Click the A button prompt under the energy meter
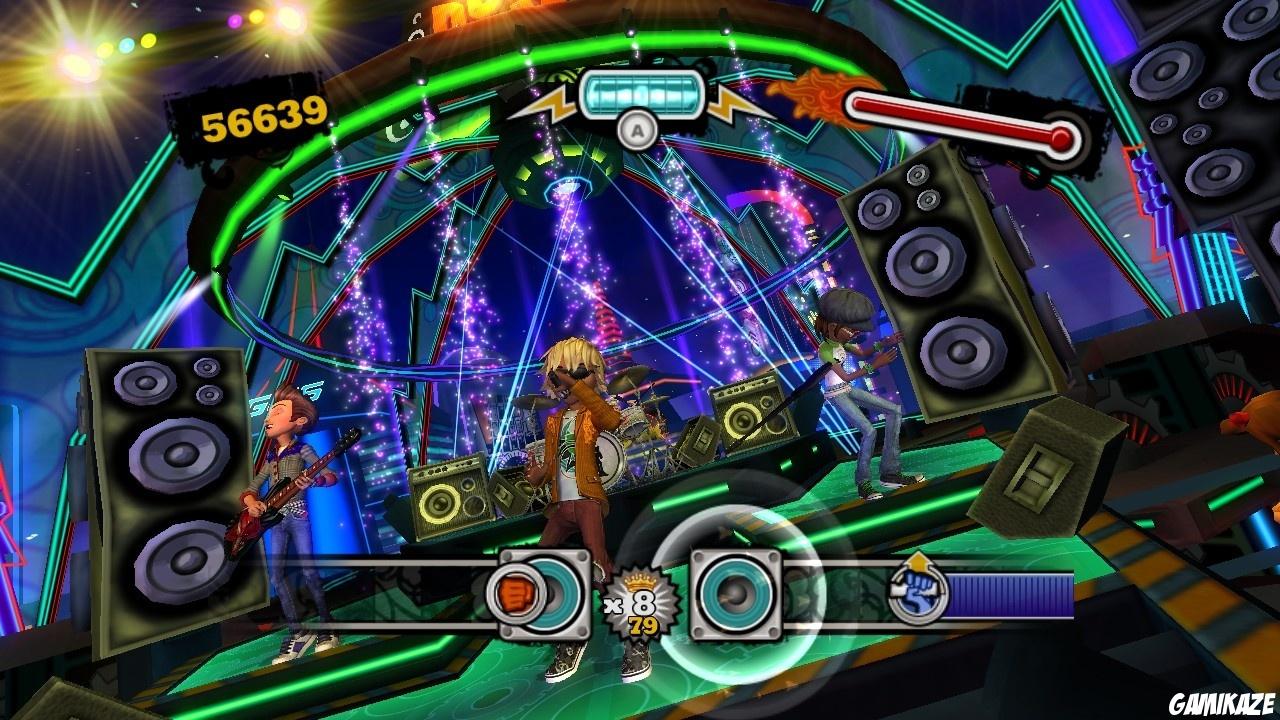The width and height of the screenshot is (1280, 720). tap(637, 130)
